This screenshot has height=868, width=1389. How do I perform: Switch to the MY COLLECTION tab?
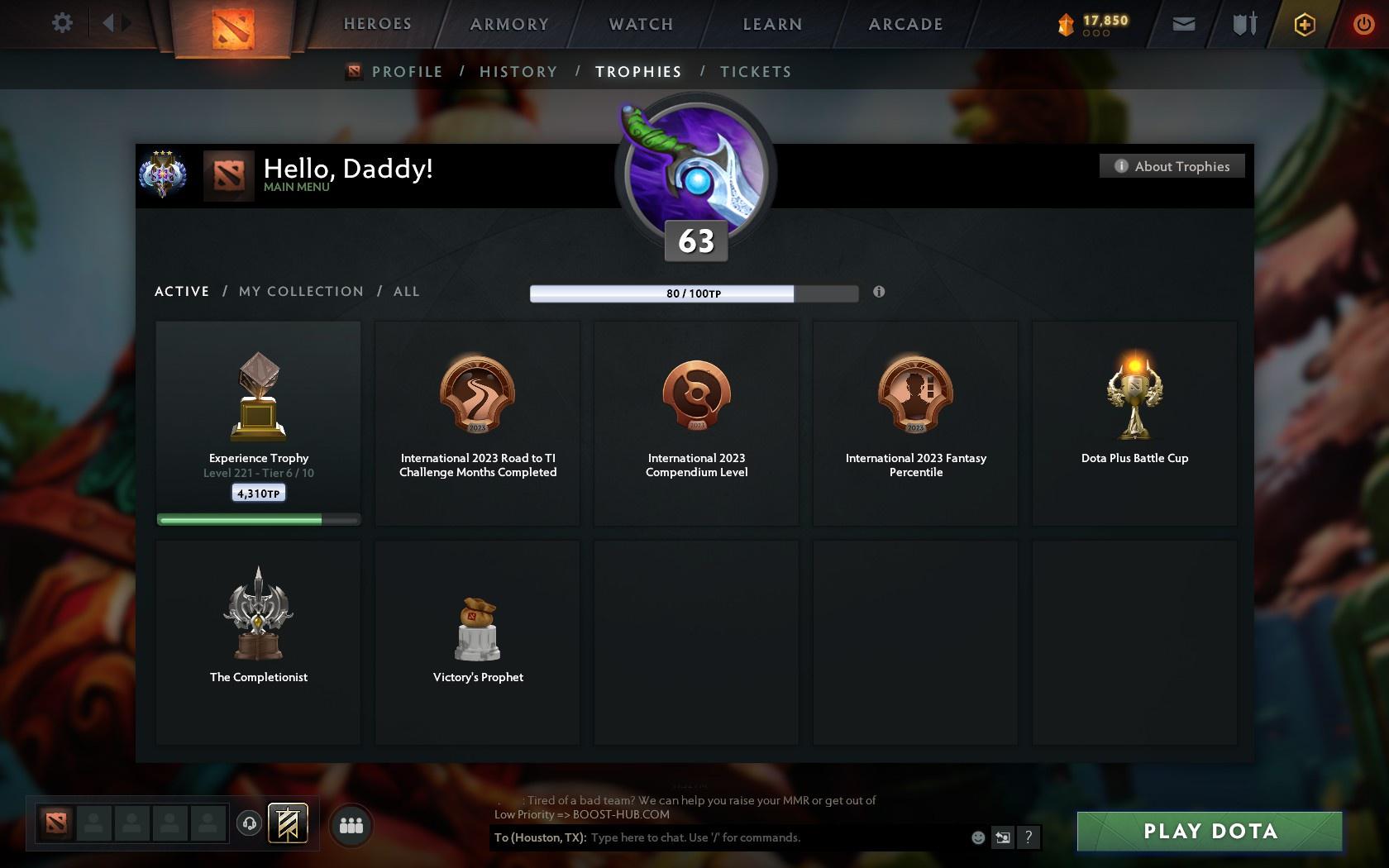click(x=300, y=291)
